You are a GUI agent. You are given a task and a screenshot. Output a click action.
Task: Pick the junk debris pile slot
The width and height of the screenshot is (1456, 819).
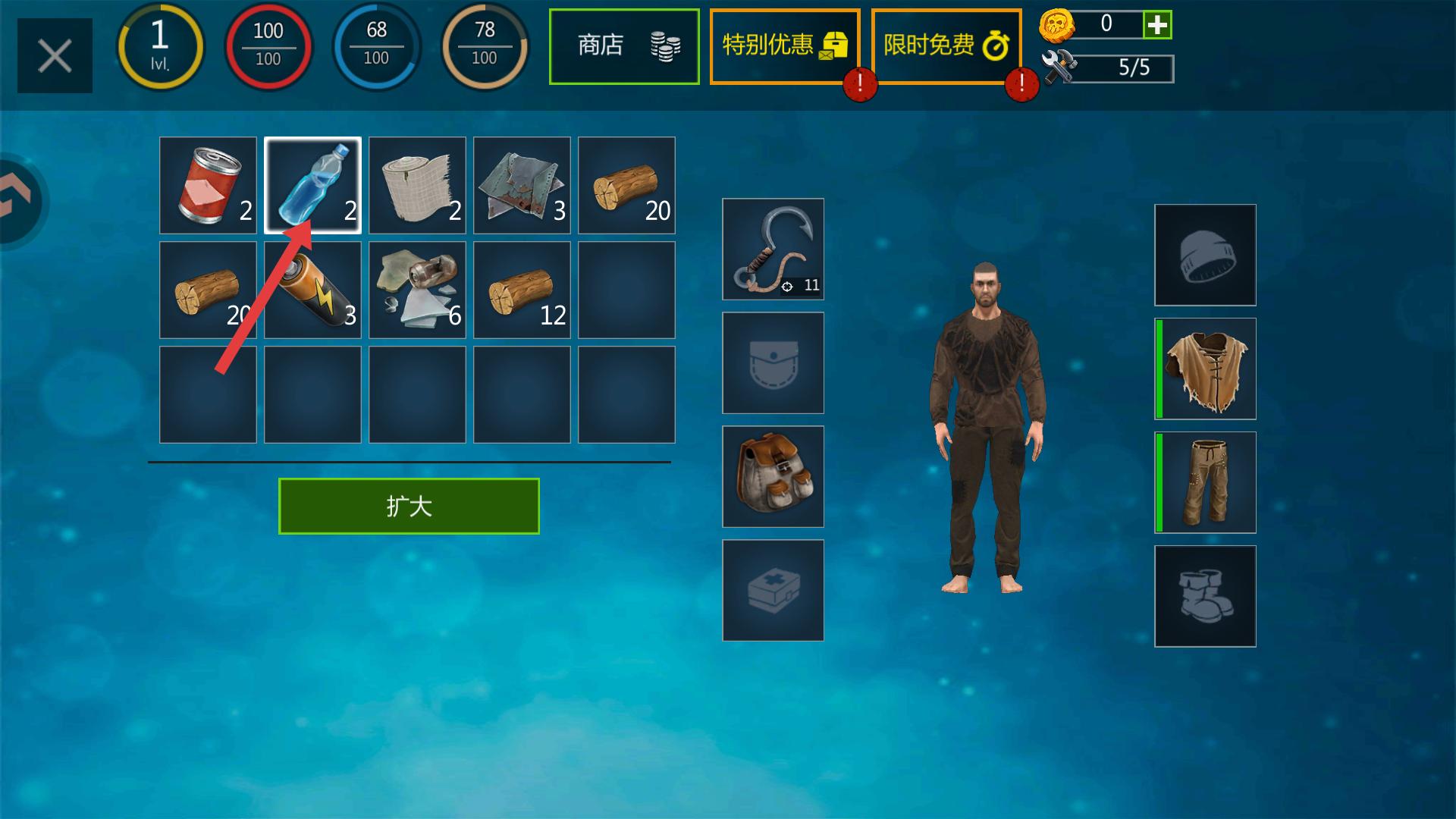tap(417, 290)
